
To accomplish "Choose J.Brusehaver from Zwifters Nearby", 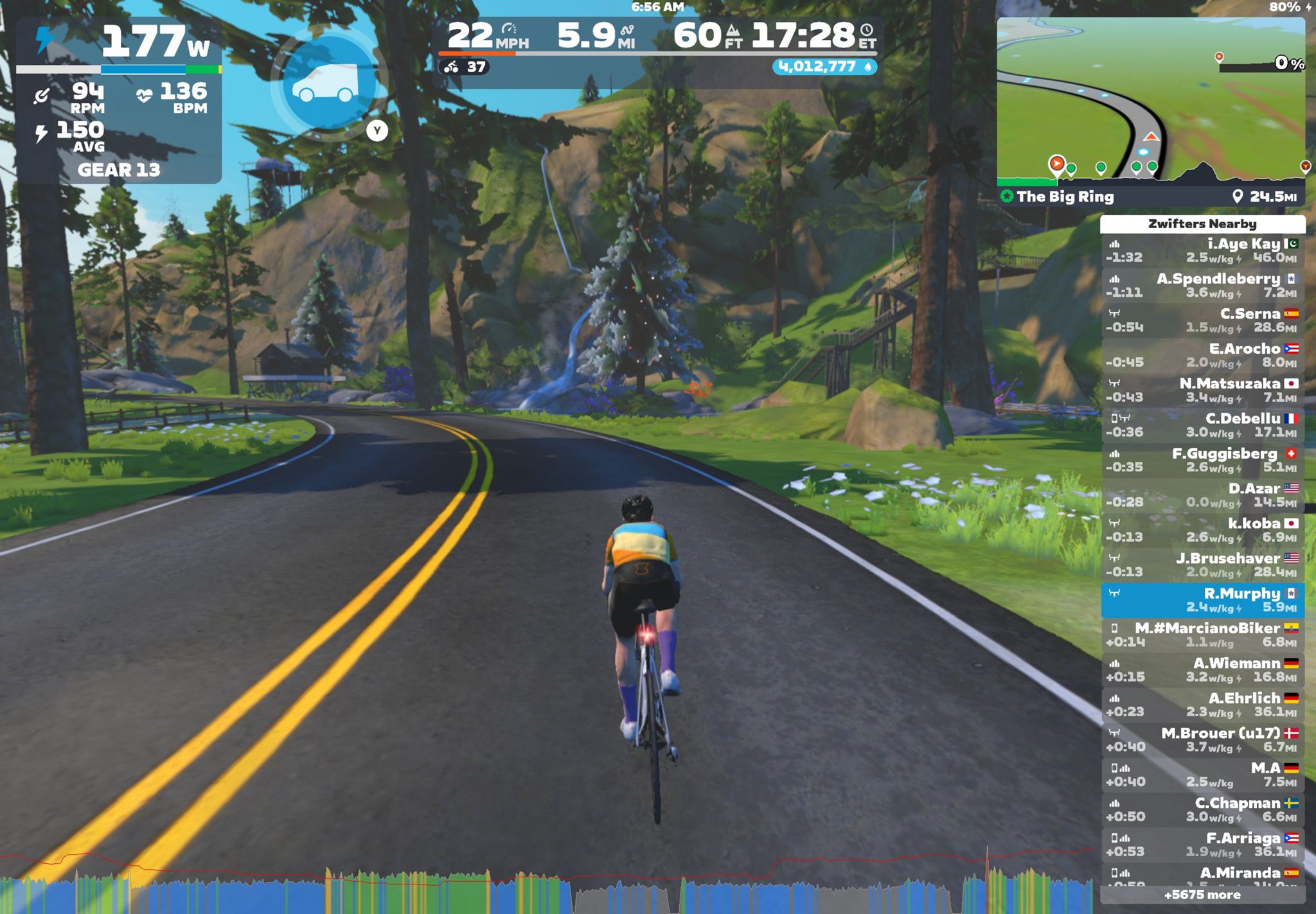I will click(x=1202, y=565).
